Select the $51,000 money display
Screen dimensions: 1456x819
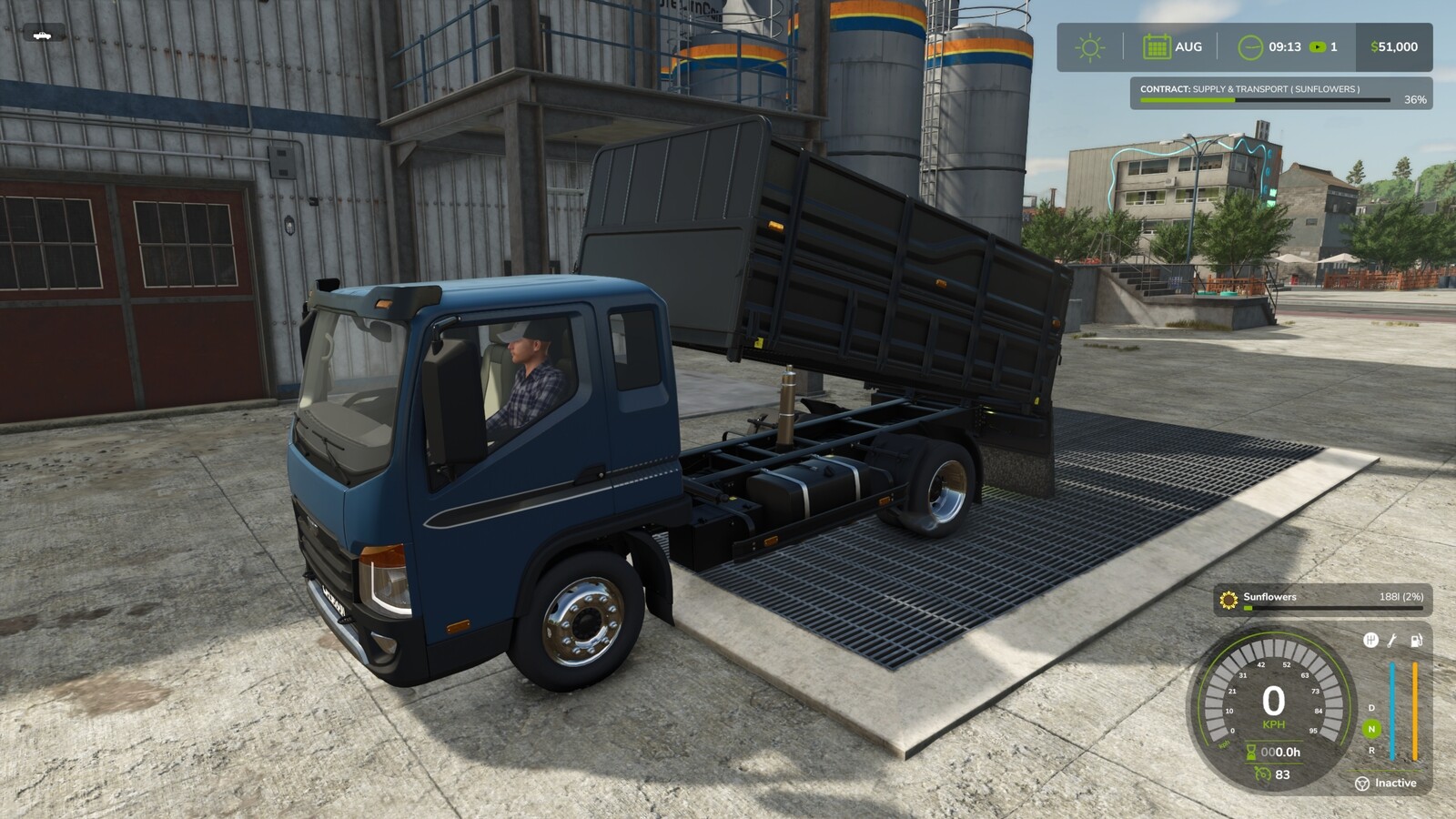[x=1393, y=46]
